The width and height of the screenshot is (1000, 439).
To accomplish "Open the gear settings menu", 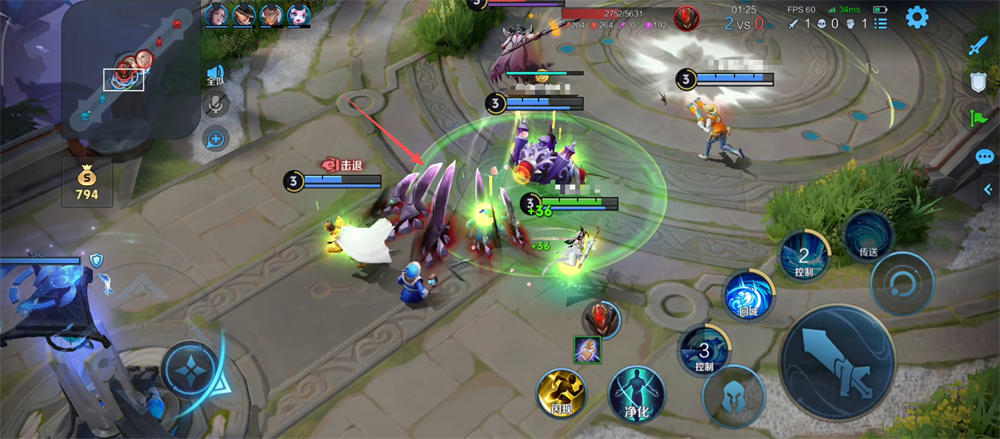I will (x=916, y=16).
